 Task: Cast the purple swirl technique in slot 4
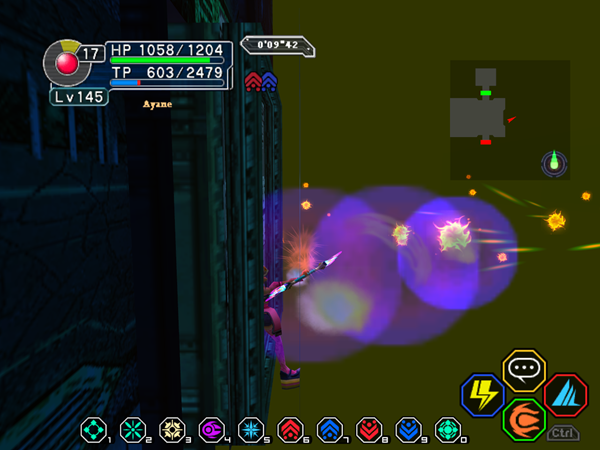tap(211, 430)
